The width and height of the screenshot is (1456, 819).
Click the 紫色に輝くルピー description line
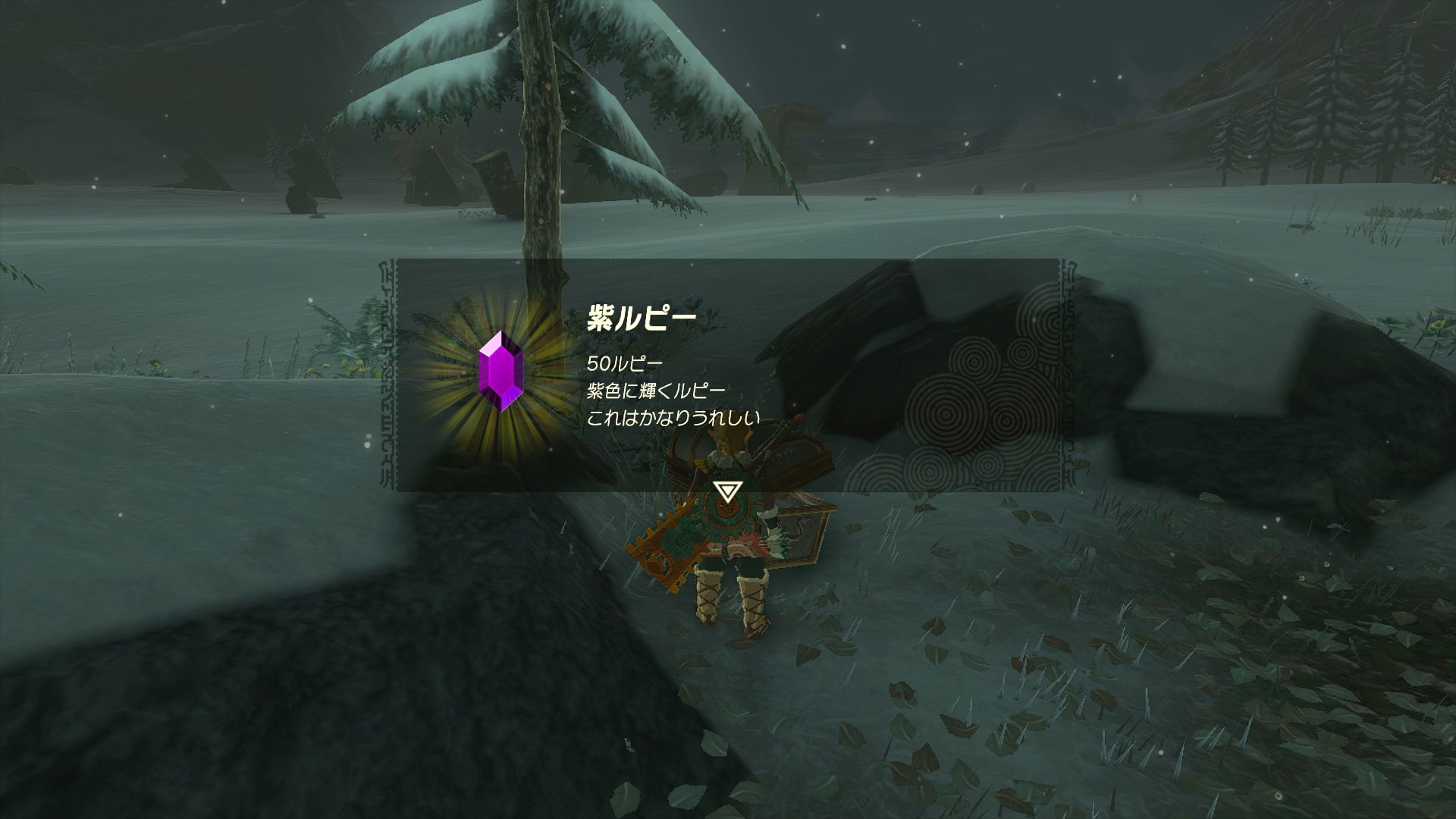tap(656, 389)
